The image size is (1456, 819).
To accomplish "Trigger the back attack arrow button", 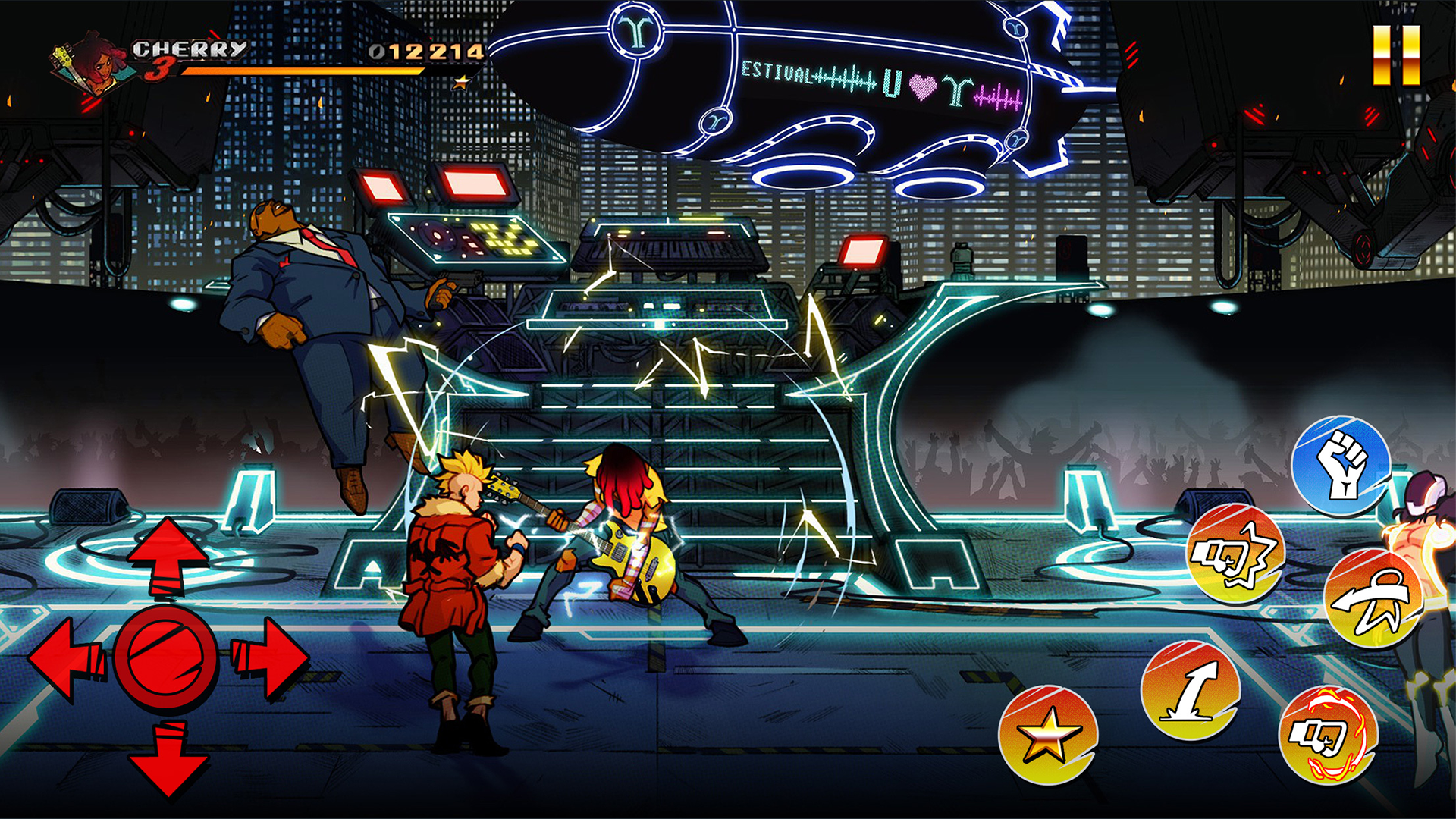I will [x=1373, y=599].
